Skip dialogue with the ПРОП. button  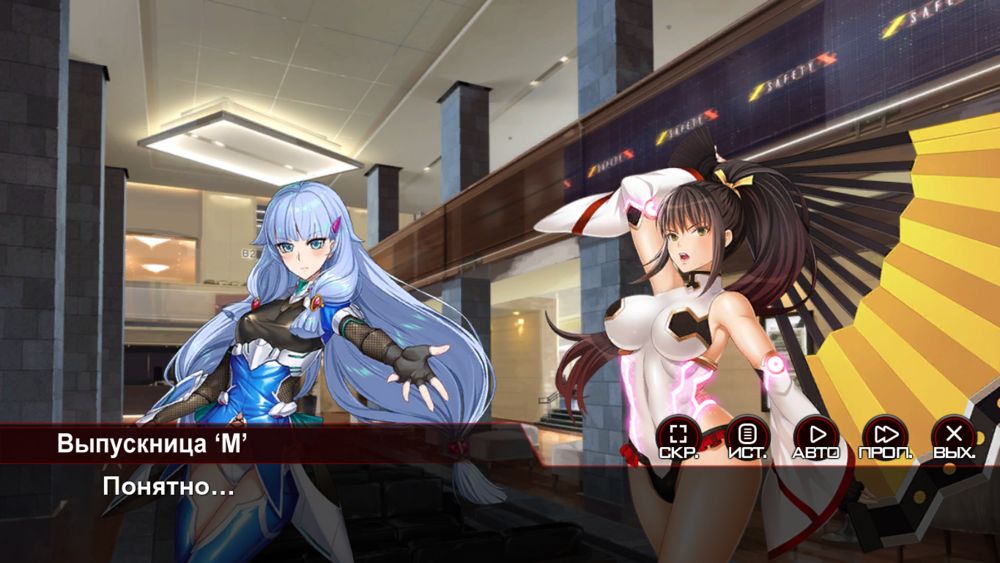tap(885, 436)
